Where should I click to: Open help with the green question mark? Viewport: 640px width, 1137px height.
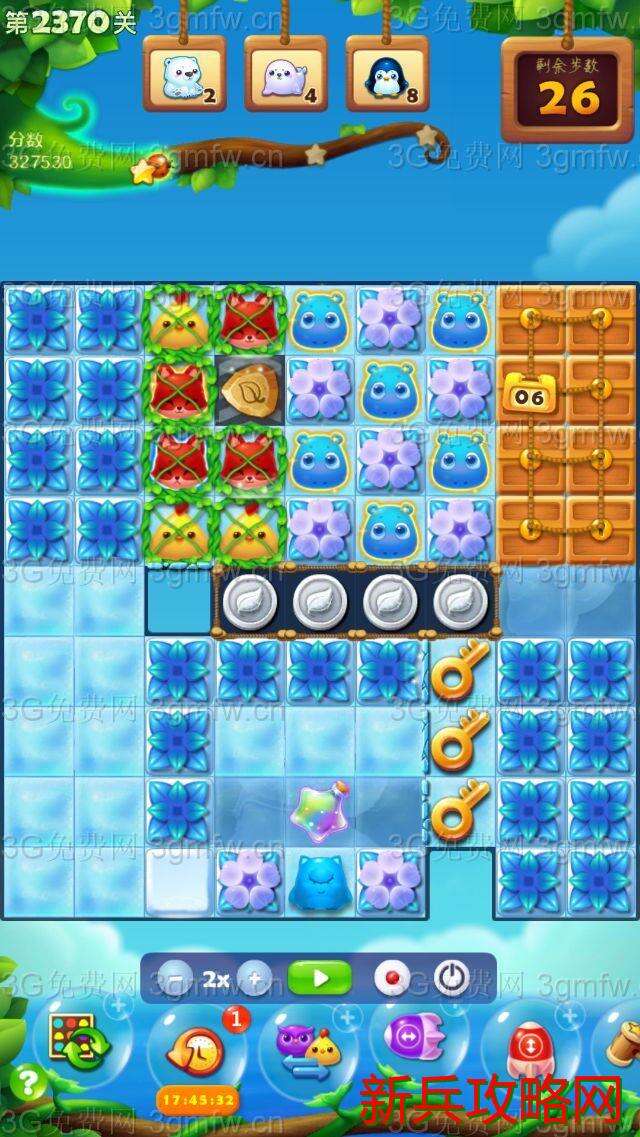point(28,1082)
